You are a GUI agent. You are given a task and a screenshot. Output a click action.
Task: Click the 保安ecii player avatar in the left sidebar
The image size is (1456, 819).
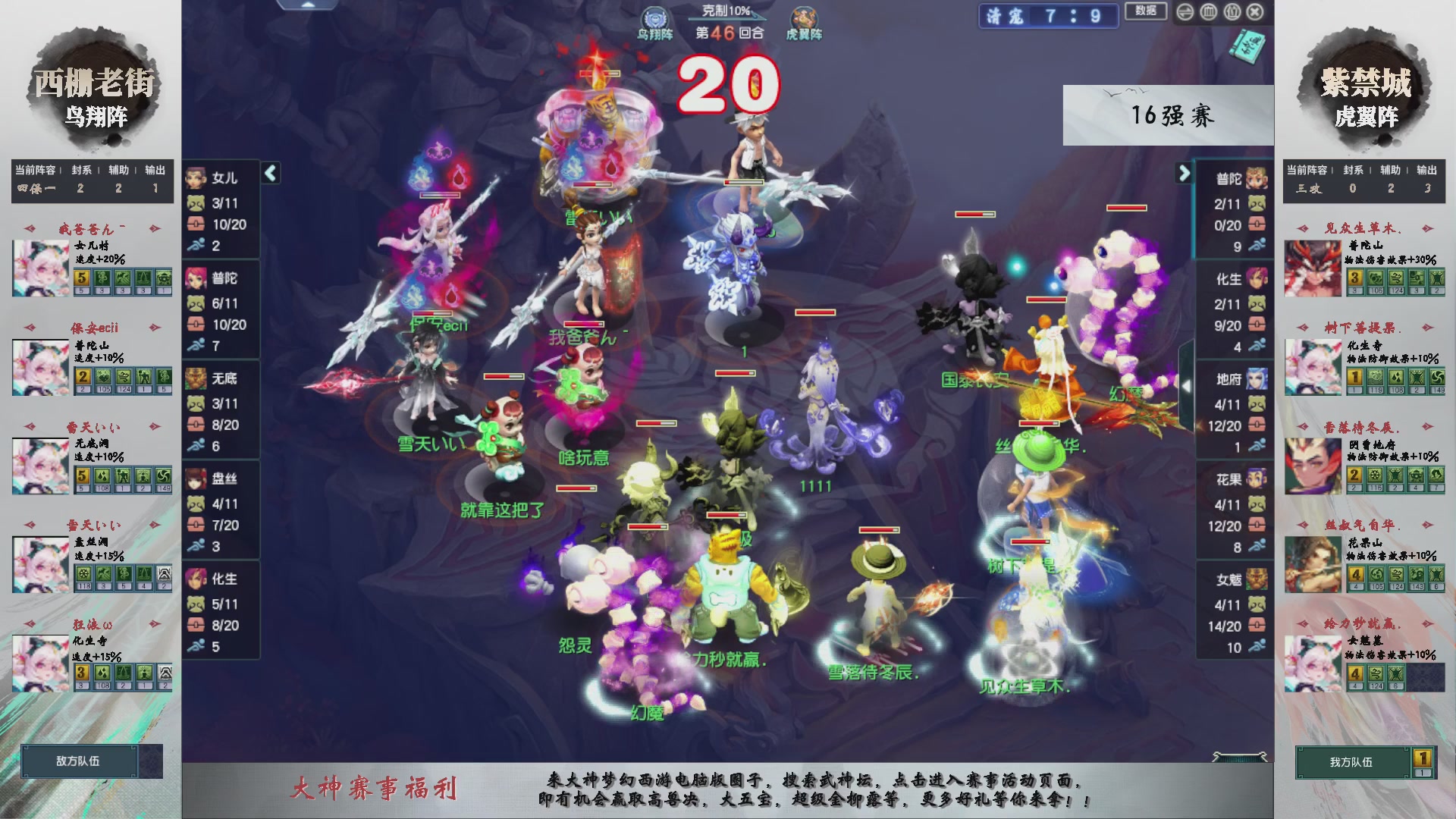[x=40, y=368]
